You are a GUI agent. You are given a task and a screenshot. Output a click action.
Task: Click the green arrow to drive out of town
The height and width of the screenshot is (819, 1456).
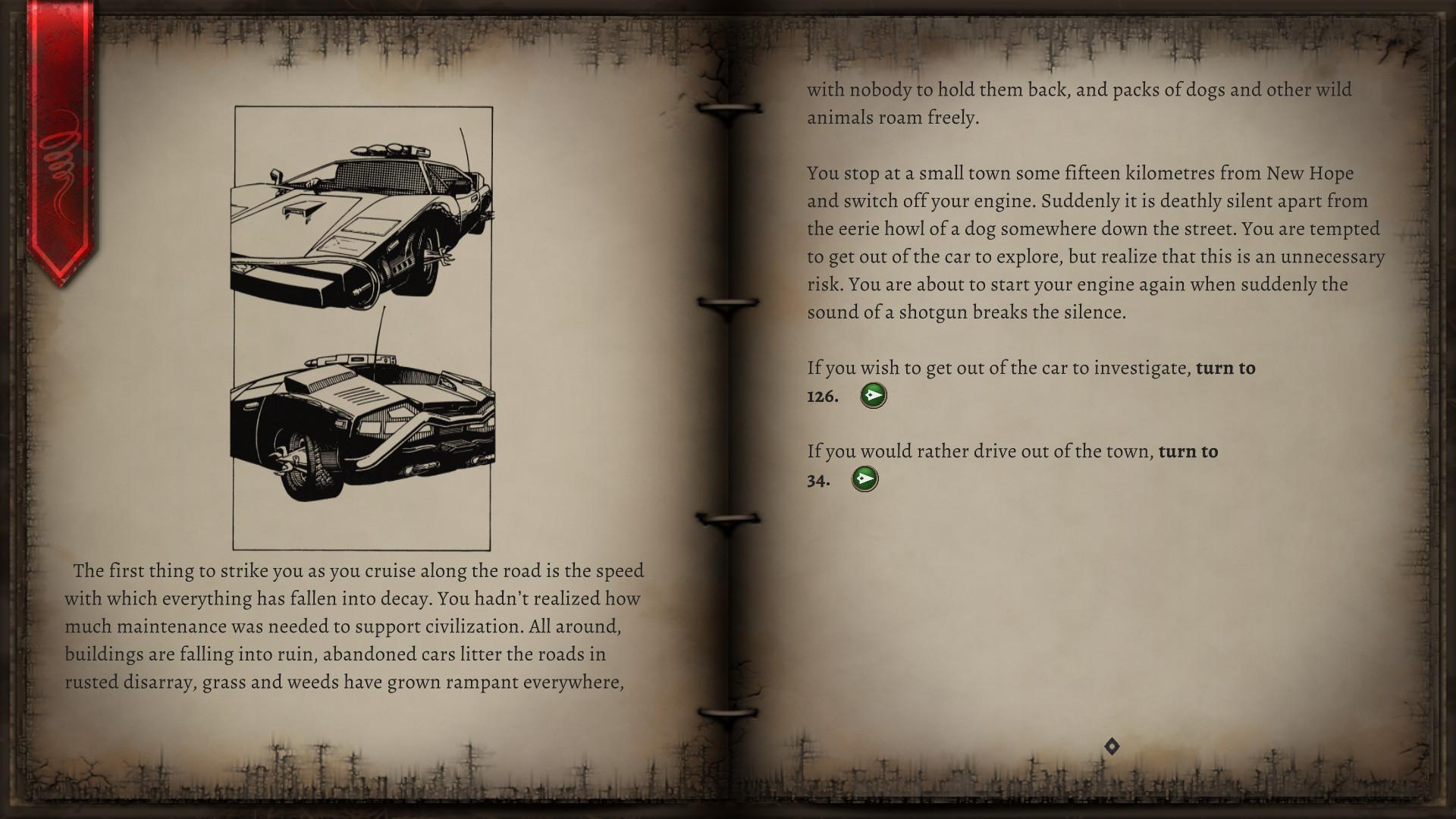(x=867, y=479)
